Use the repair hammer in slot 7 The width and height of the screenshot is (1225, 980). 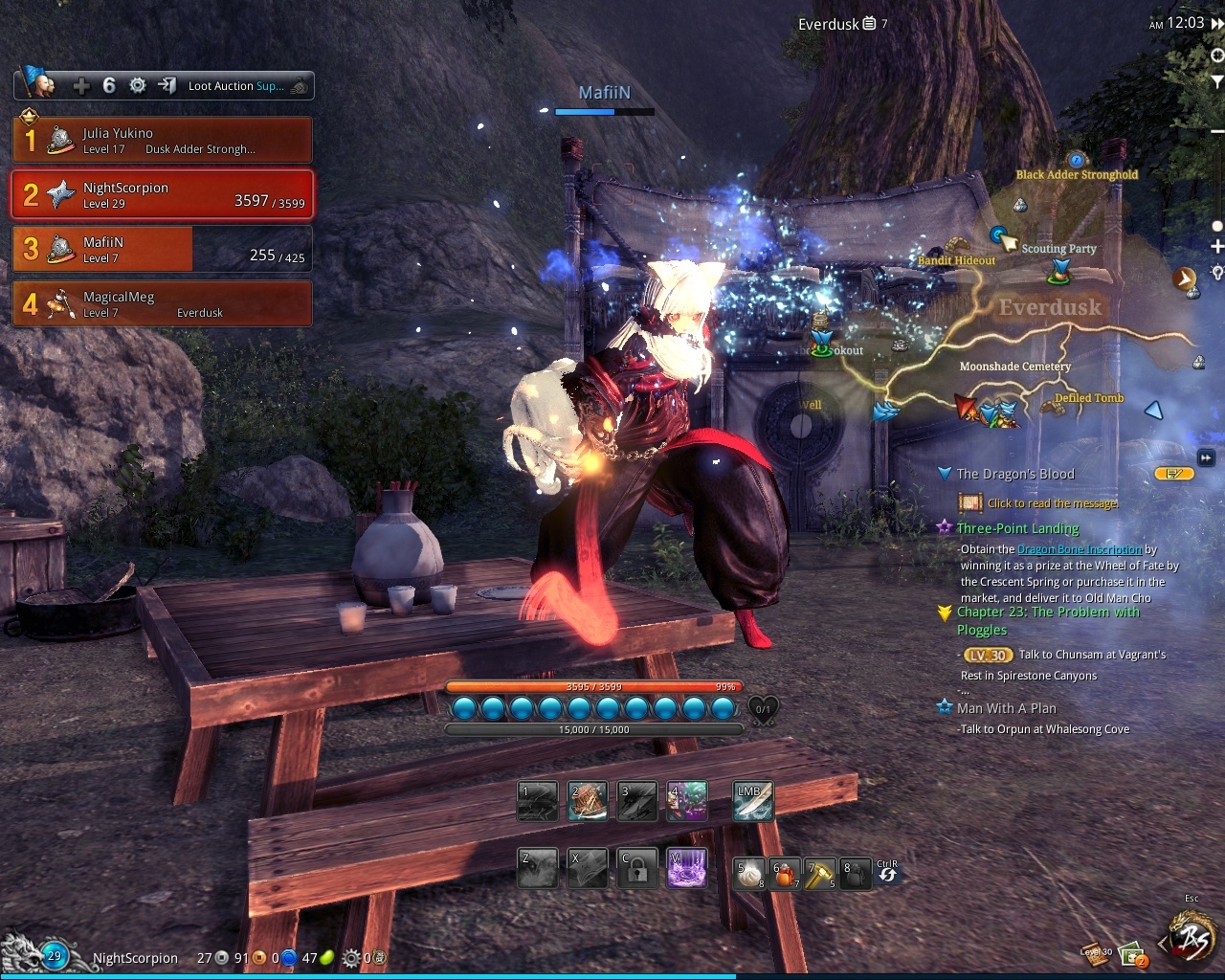coord(819,874)
